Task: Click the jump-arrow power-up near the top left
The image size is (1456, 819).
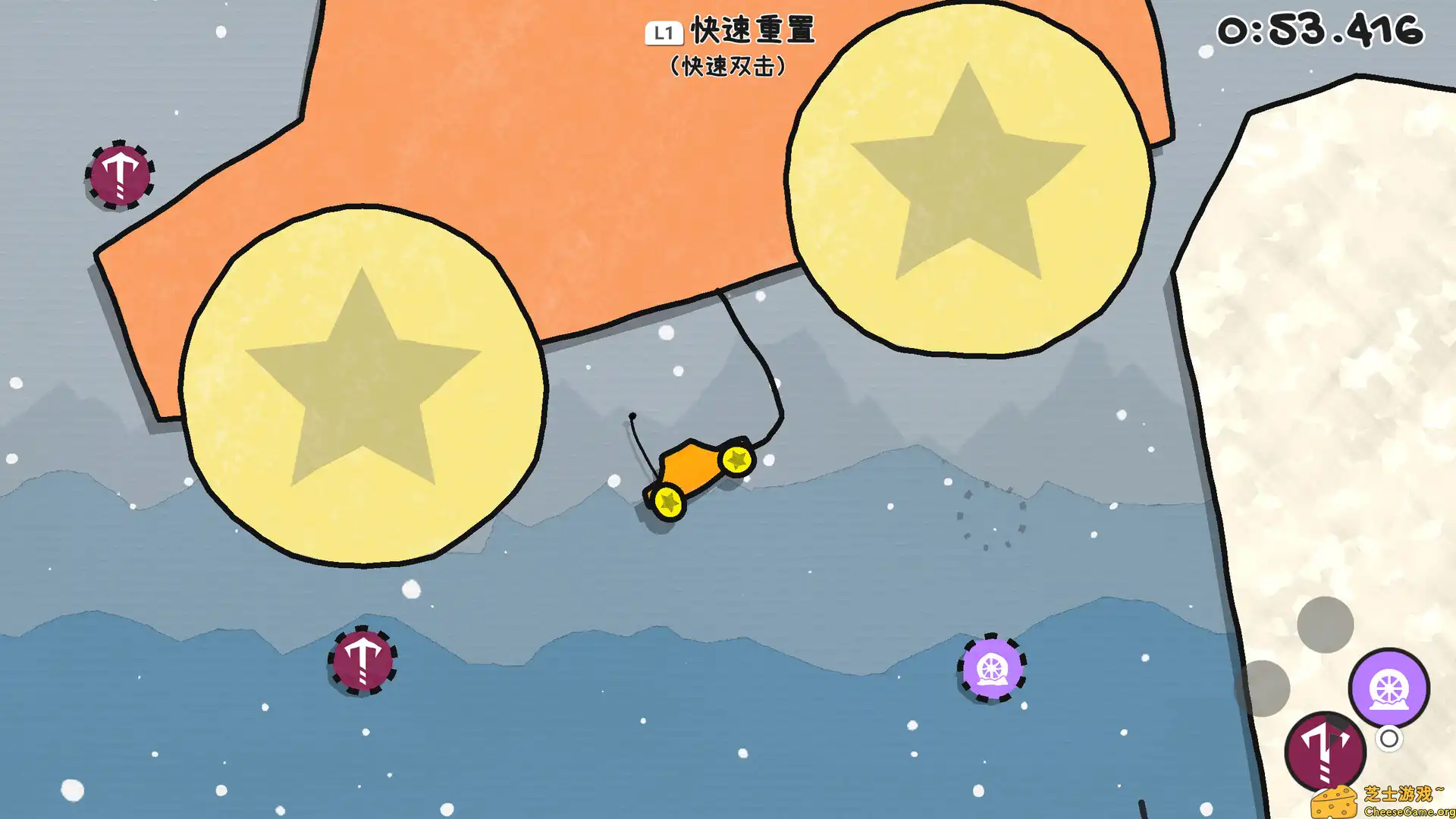Action: 120,176
